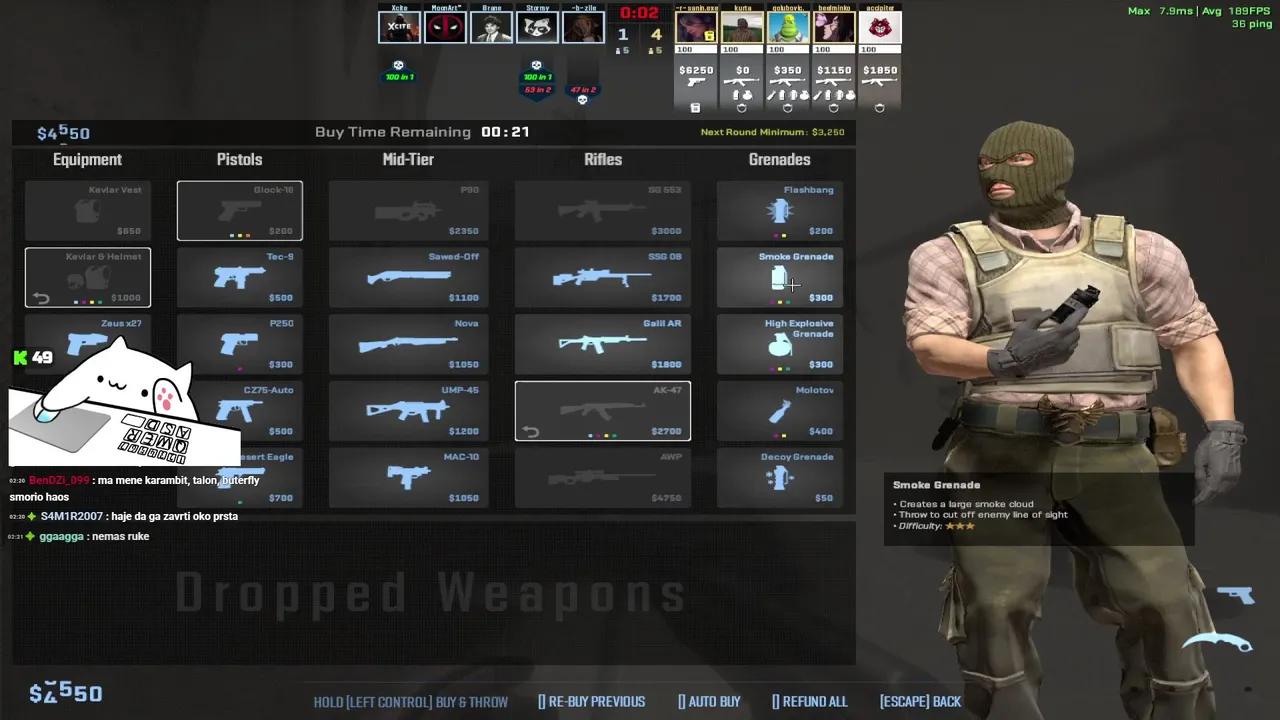This screenshot has height=720, width=1280.
Task: Buy the High Explosive Grenade
Action: click(x=779, y=344)
